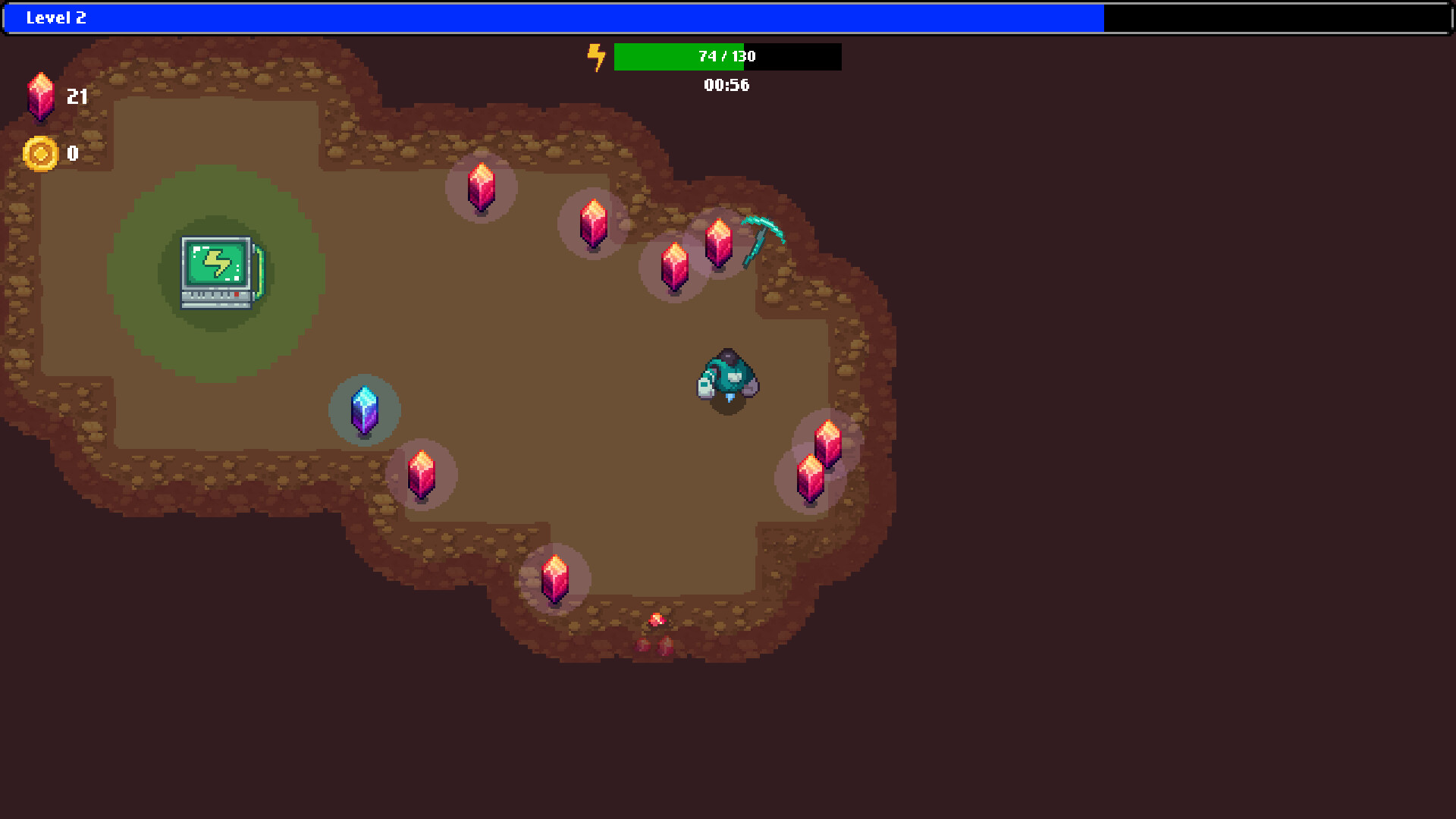Click the red crystal near the top cavern edge
Viewport: 1456px width, 819px height.
pyautogui.click(x=480, y=186)
